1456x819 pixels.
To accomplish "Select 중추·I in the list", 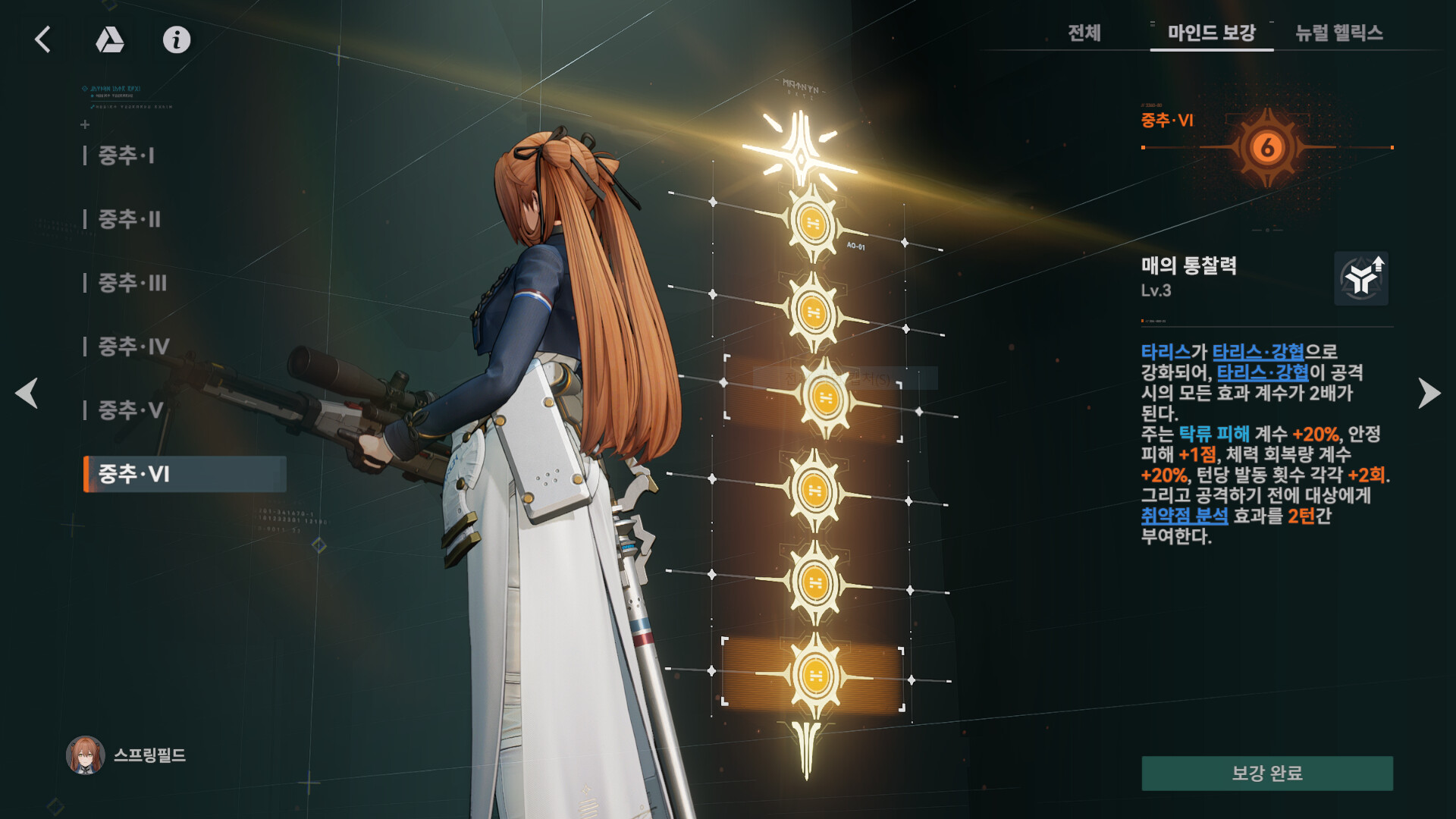I will [x=127, y=156].
